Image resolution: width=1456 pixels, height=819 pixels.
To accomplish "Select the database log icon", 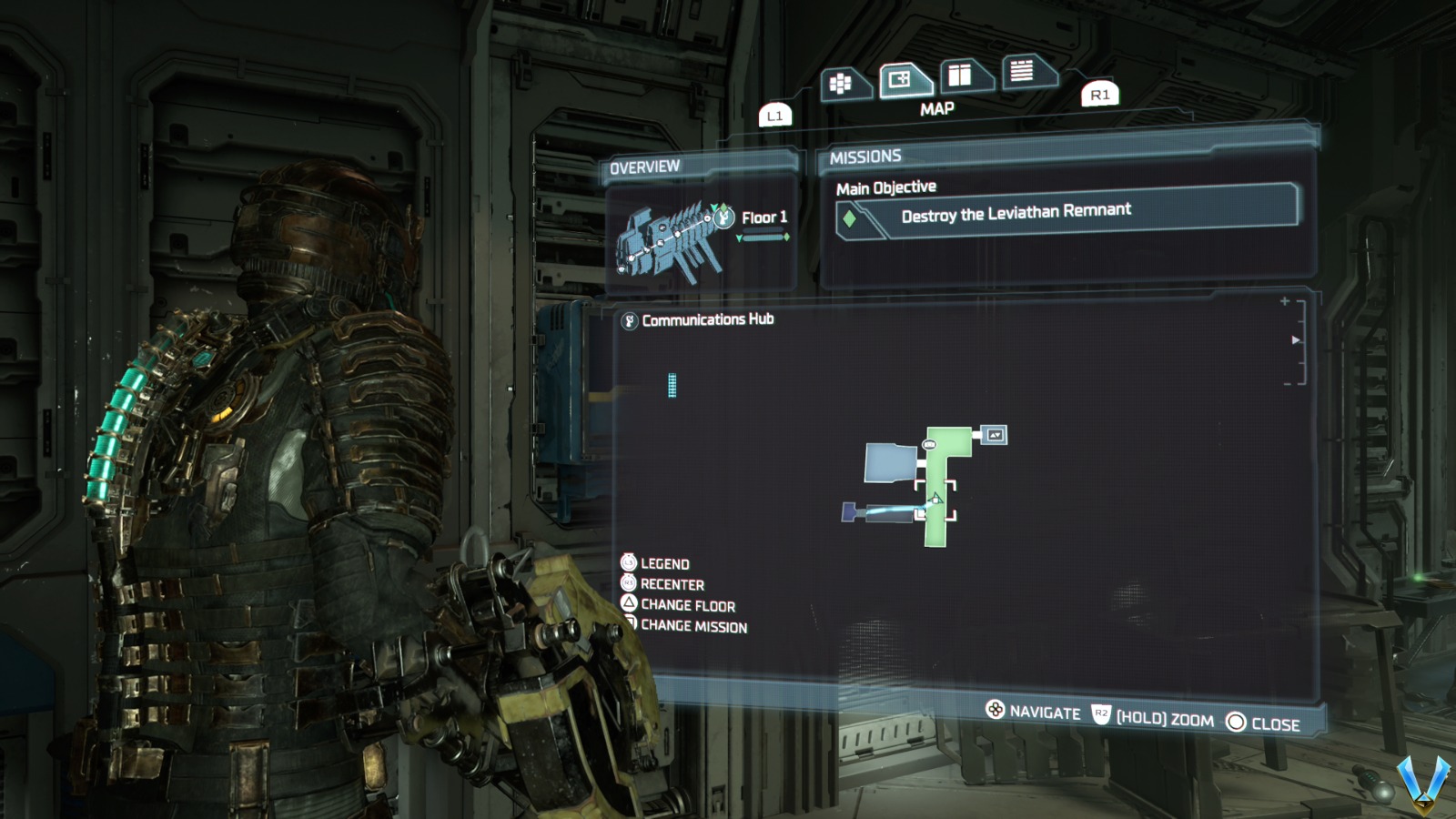I will pos(1021,70).
